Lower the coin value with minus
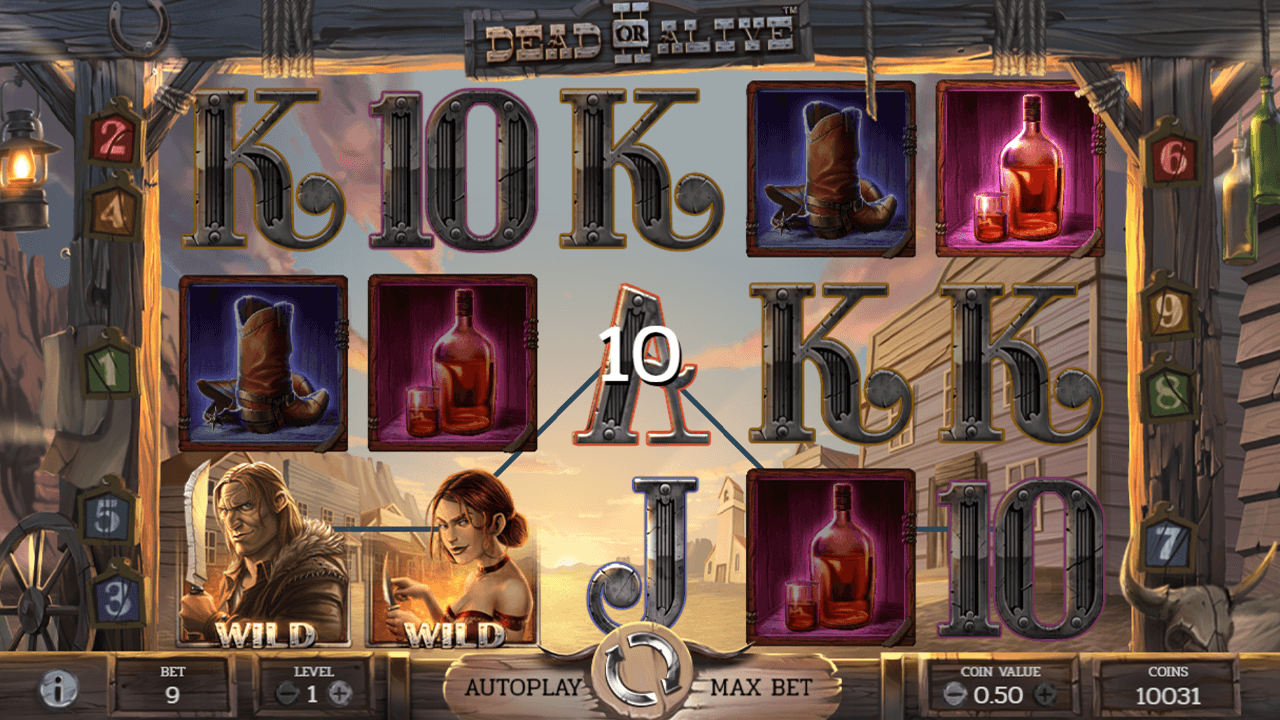 tap(955, 693)
